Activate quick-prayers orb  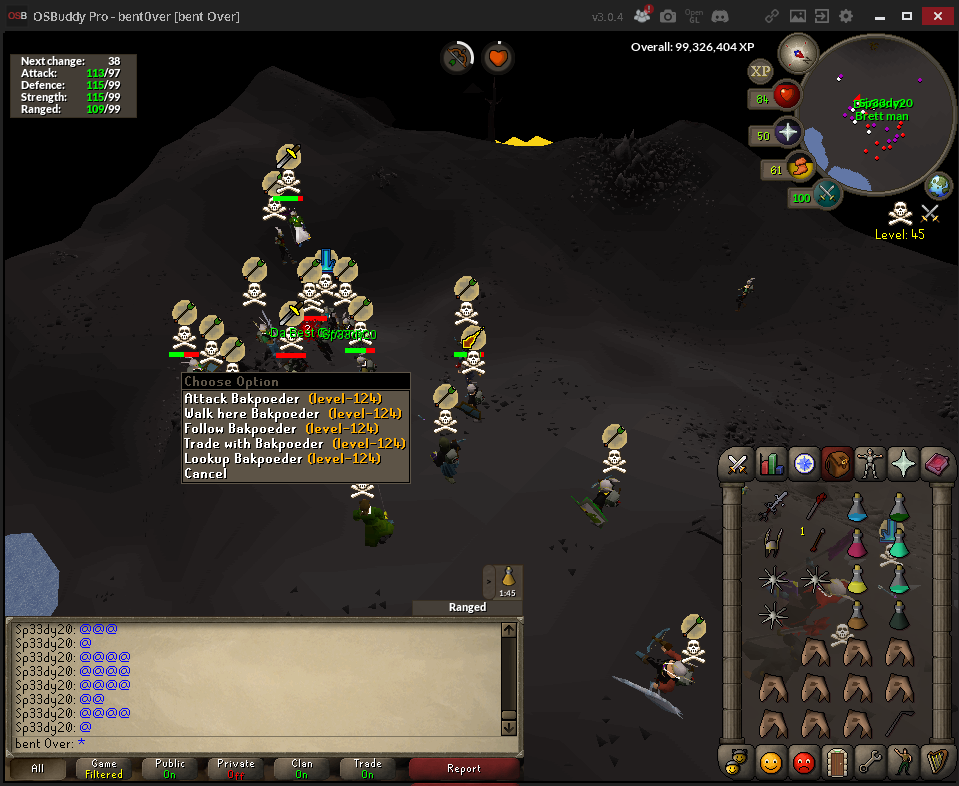tap(787, 134)
